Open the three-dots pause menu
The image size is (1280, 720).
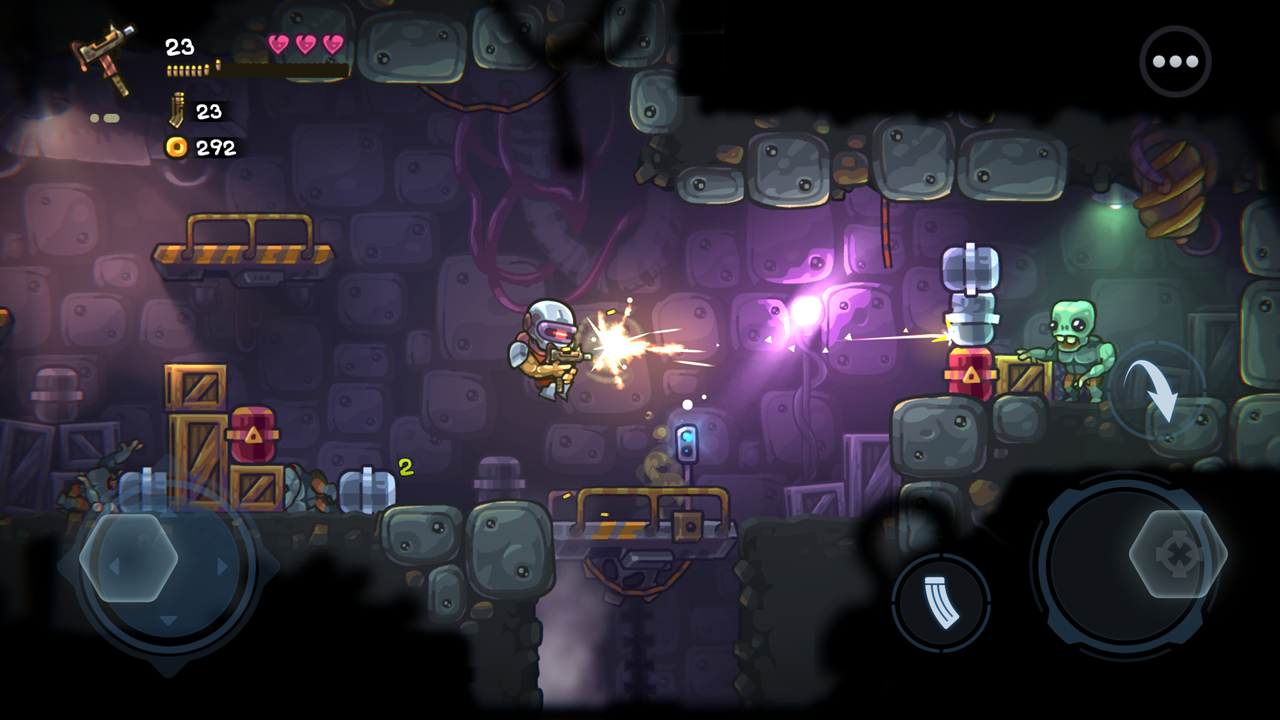tap(1175, 61)
